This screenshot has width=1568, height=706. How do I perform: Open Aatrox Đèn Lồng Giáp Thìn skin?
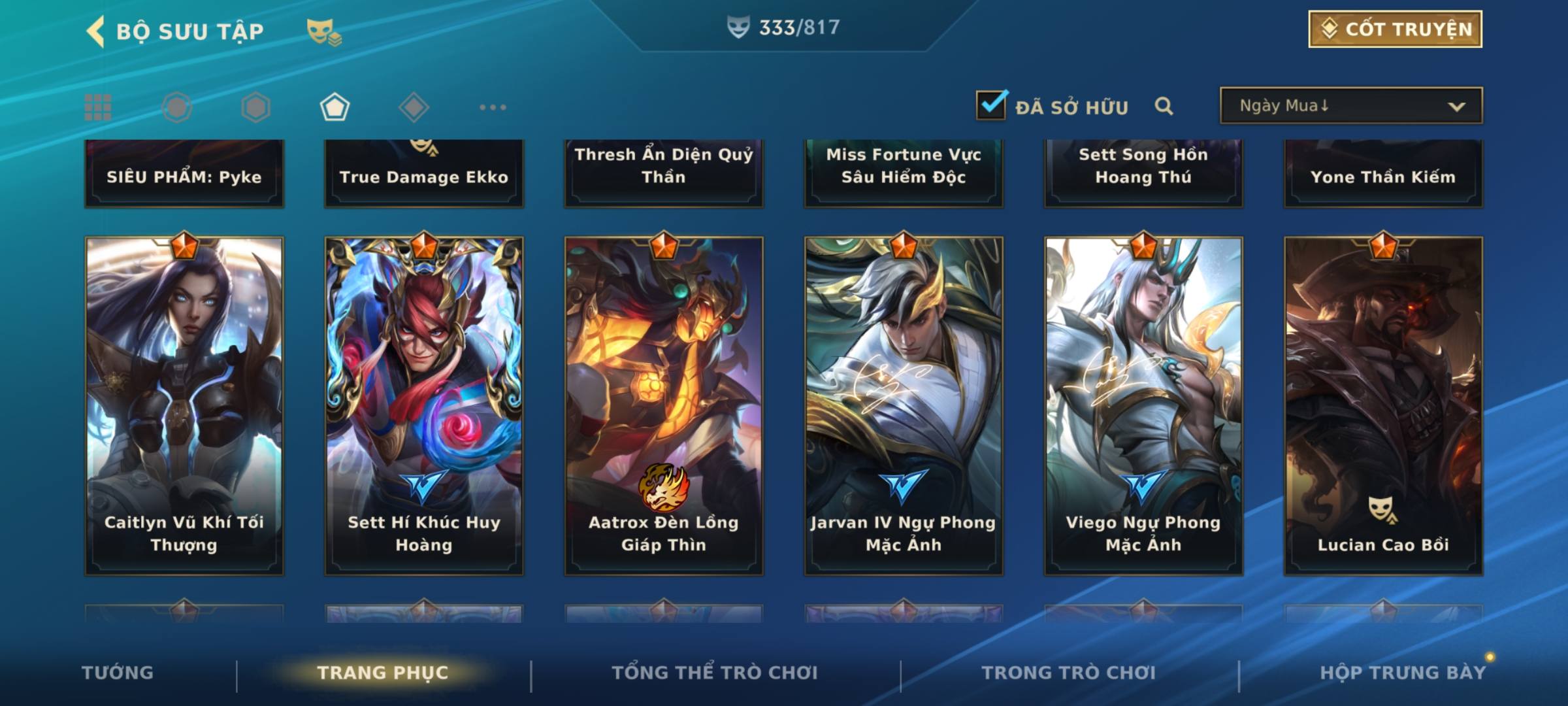click(664, 405)
